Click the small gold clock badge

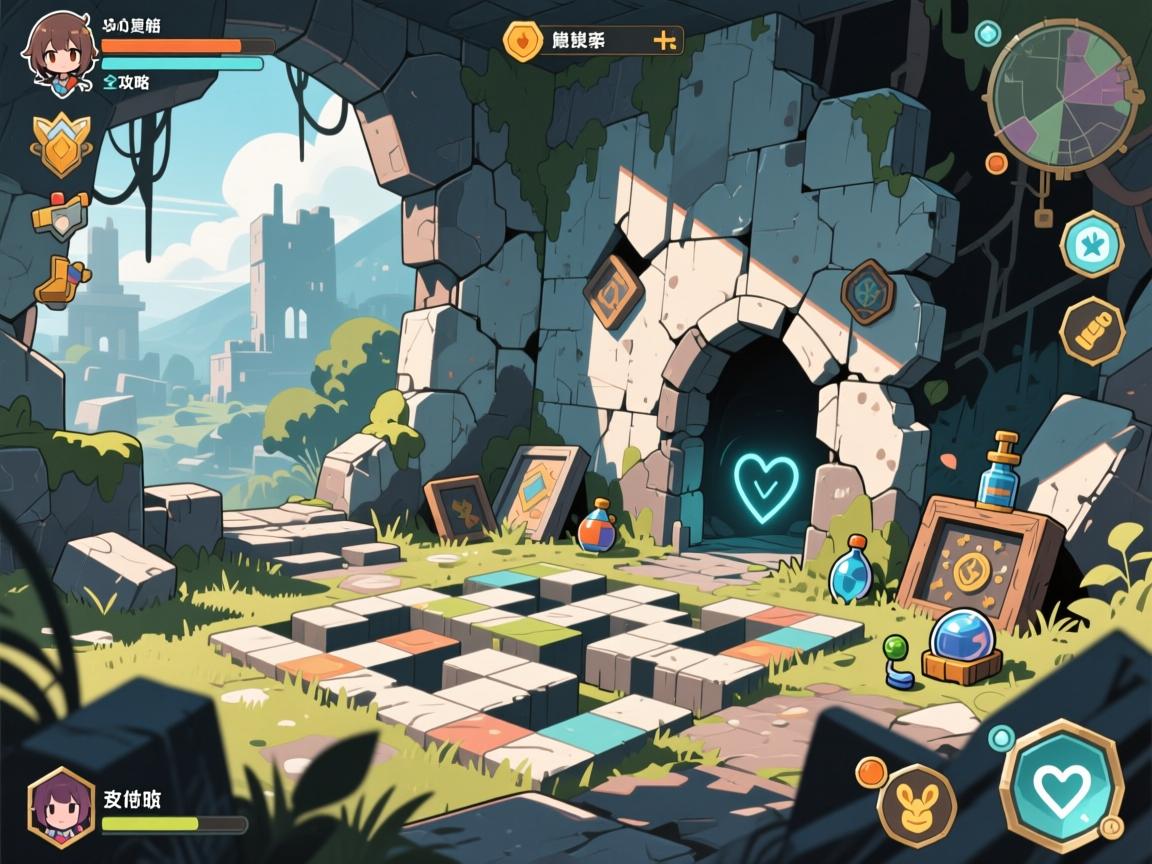[x=1110, y=828]
